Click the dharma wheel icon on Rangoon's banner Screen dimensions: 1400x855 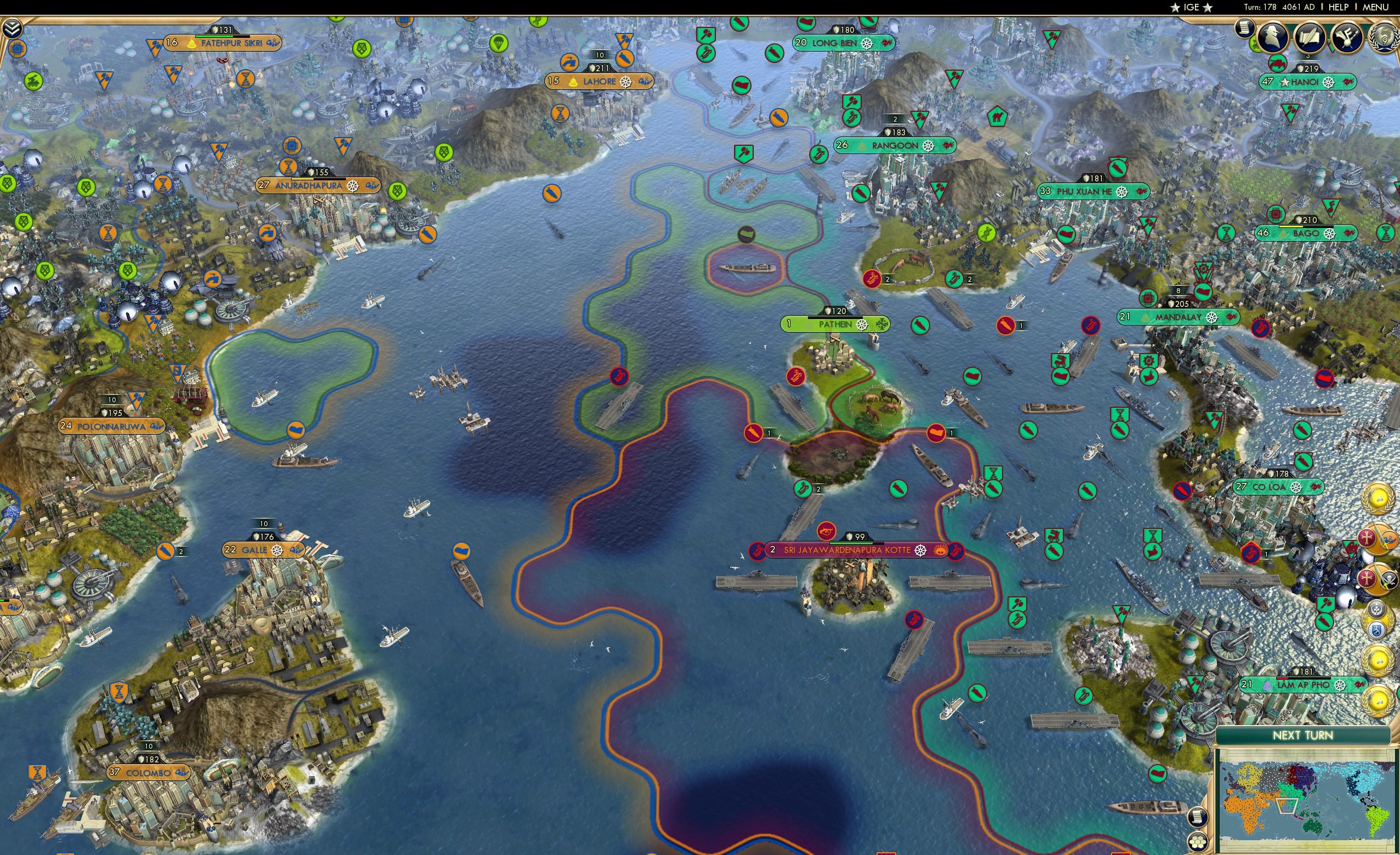930,145
